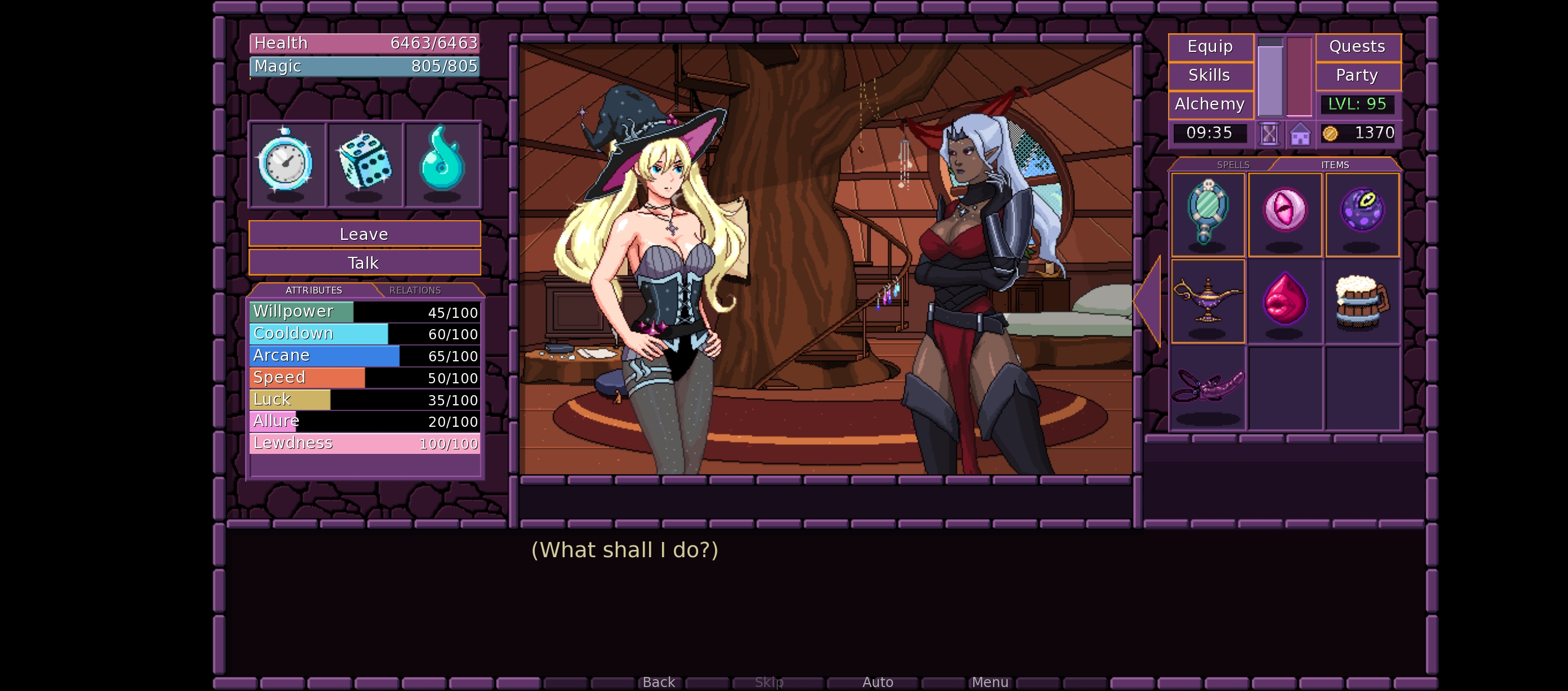1568x691 pixels.
Task: Toggle Skip mode for dialogue
Action: tap(768, 681)
